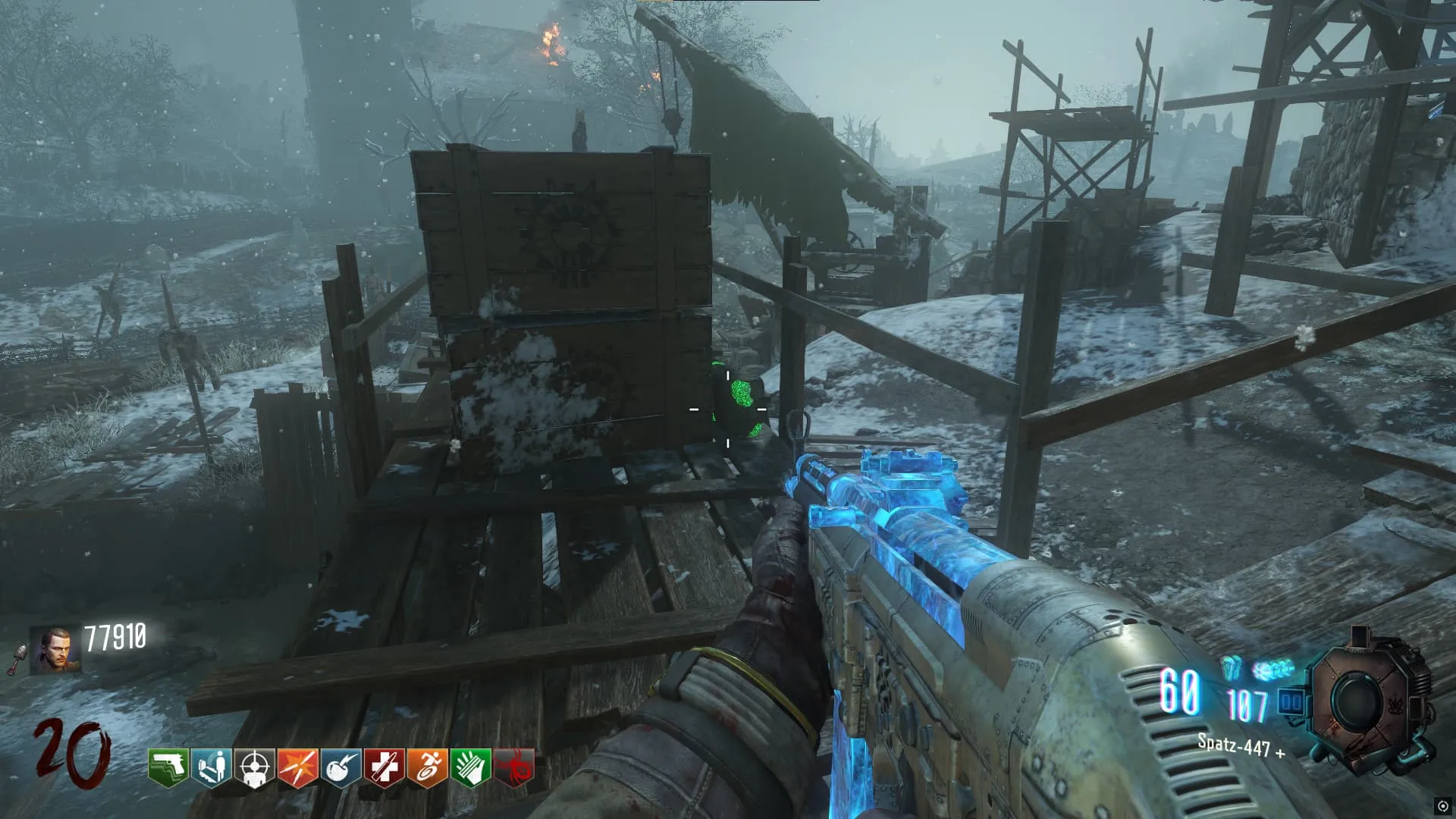Select the Juggernog red cross perk
The height and width of the screenshot is (819, 1456).
tap(384, 768)
